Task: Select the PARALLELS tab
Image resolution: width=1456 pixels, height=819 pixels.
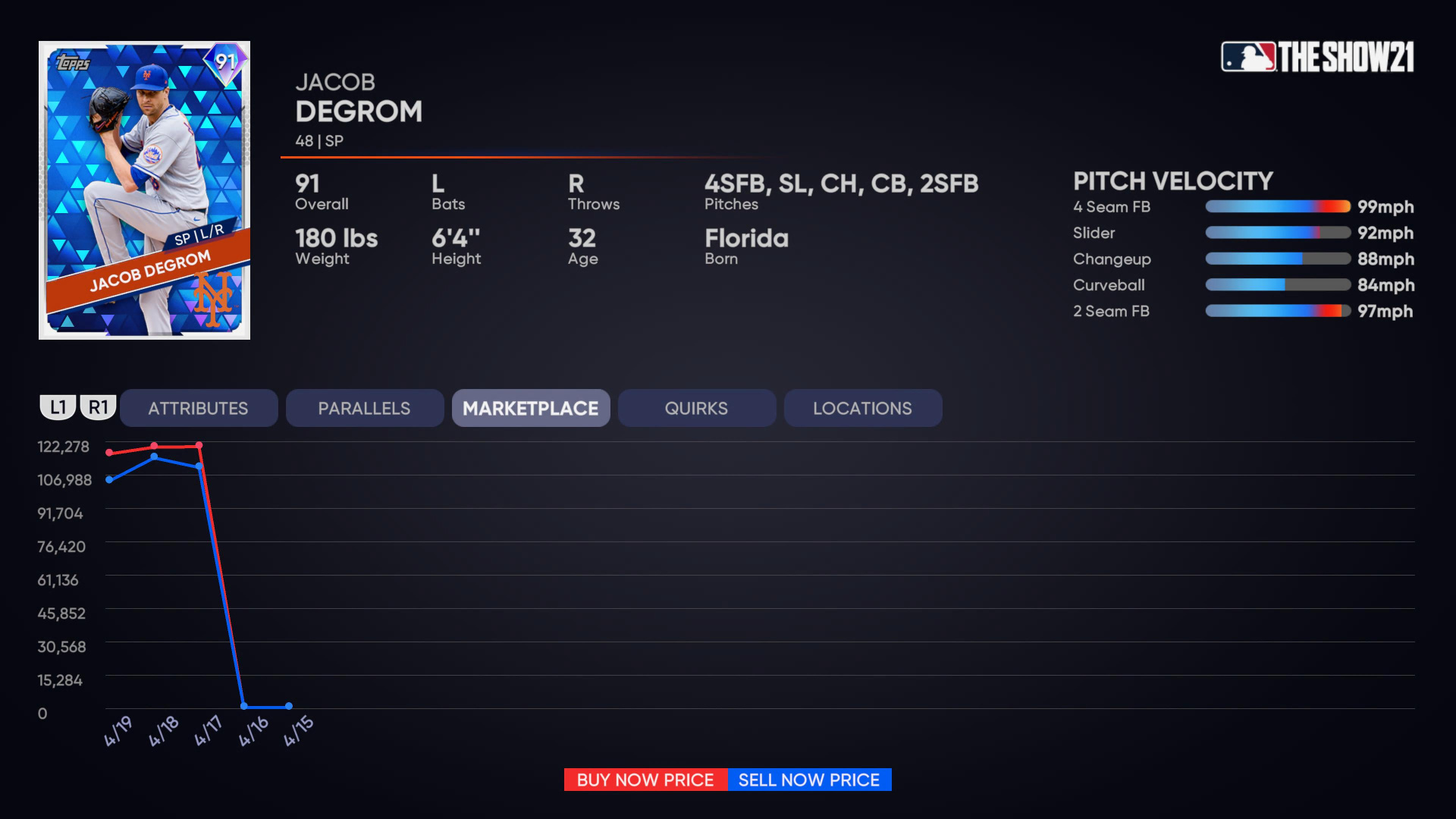Action: (x=364, y=407)
